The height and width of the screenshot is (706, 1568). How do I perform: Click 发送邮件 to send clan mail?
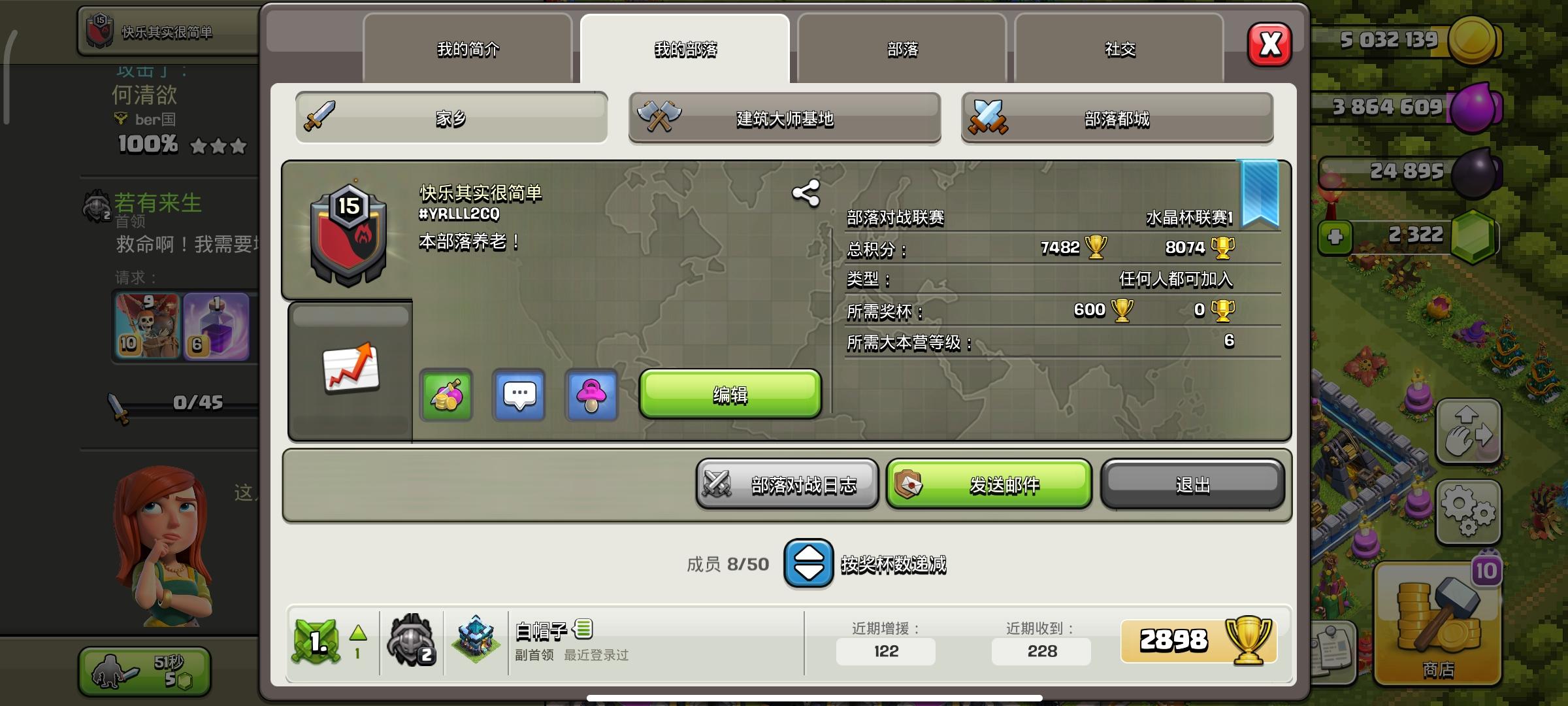coord(988,484)
